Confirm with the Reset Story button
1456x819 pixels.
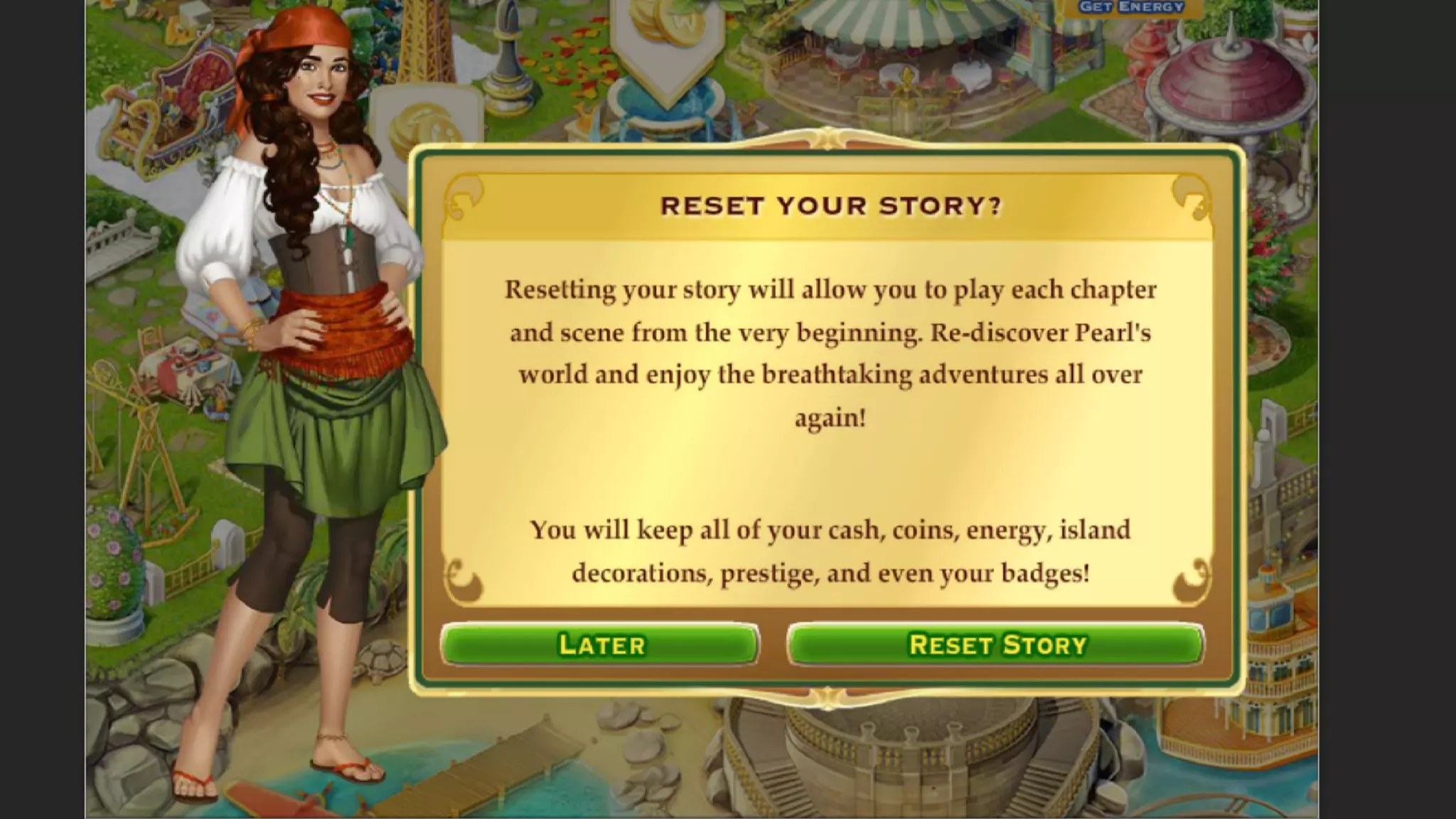(x=996, y=644)
